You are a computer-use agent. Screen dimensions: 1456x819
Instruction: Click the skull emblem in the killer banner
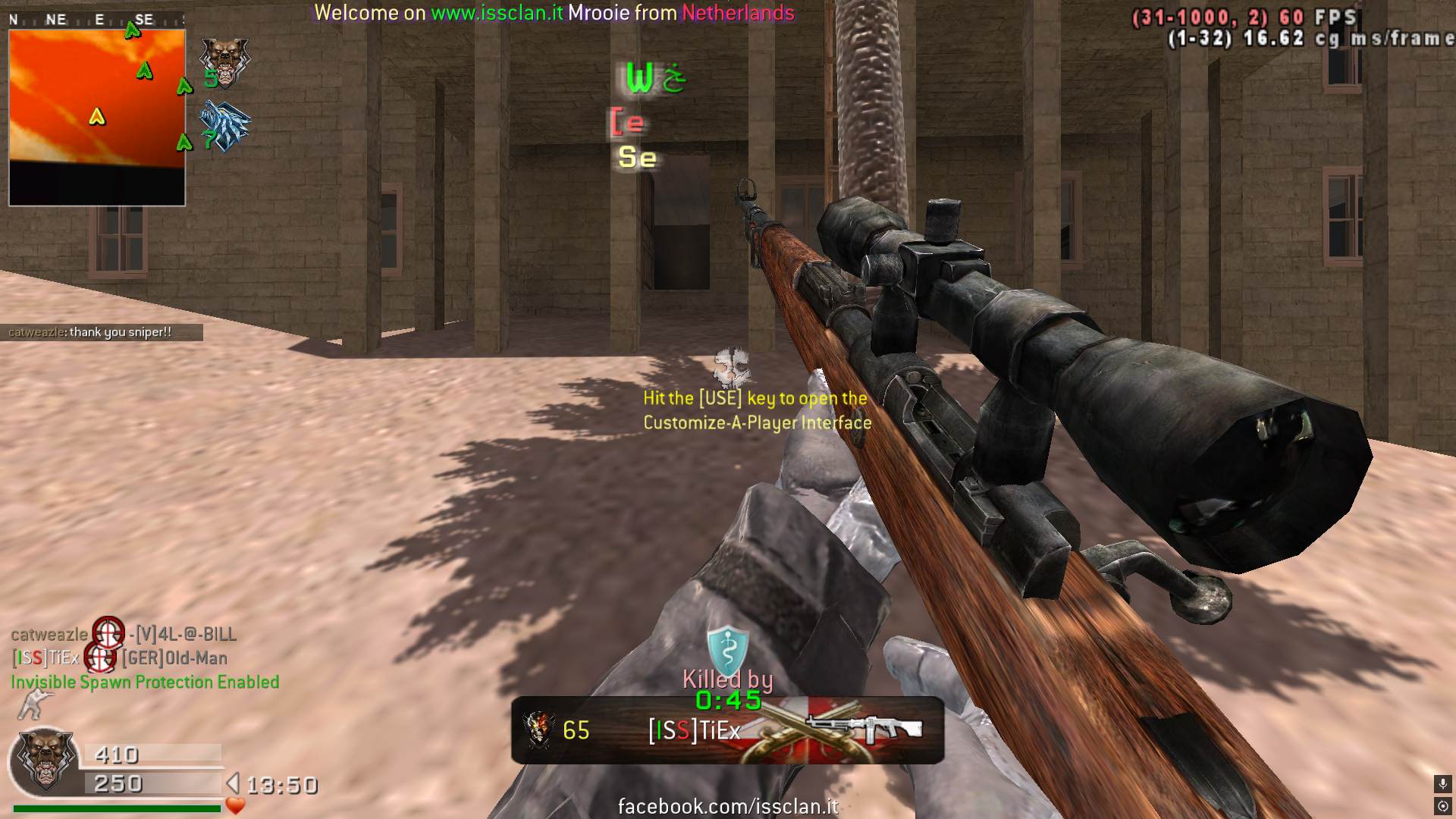pos(538,730)
